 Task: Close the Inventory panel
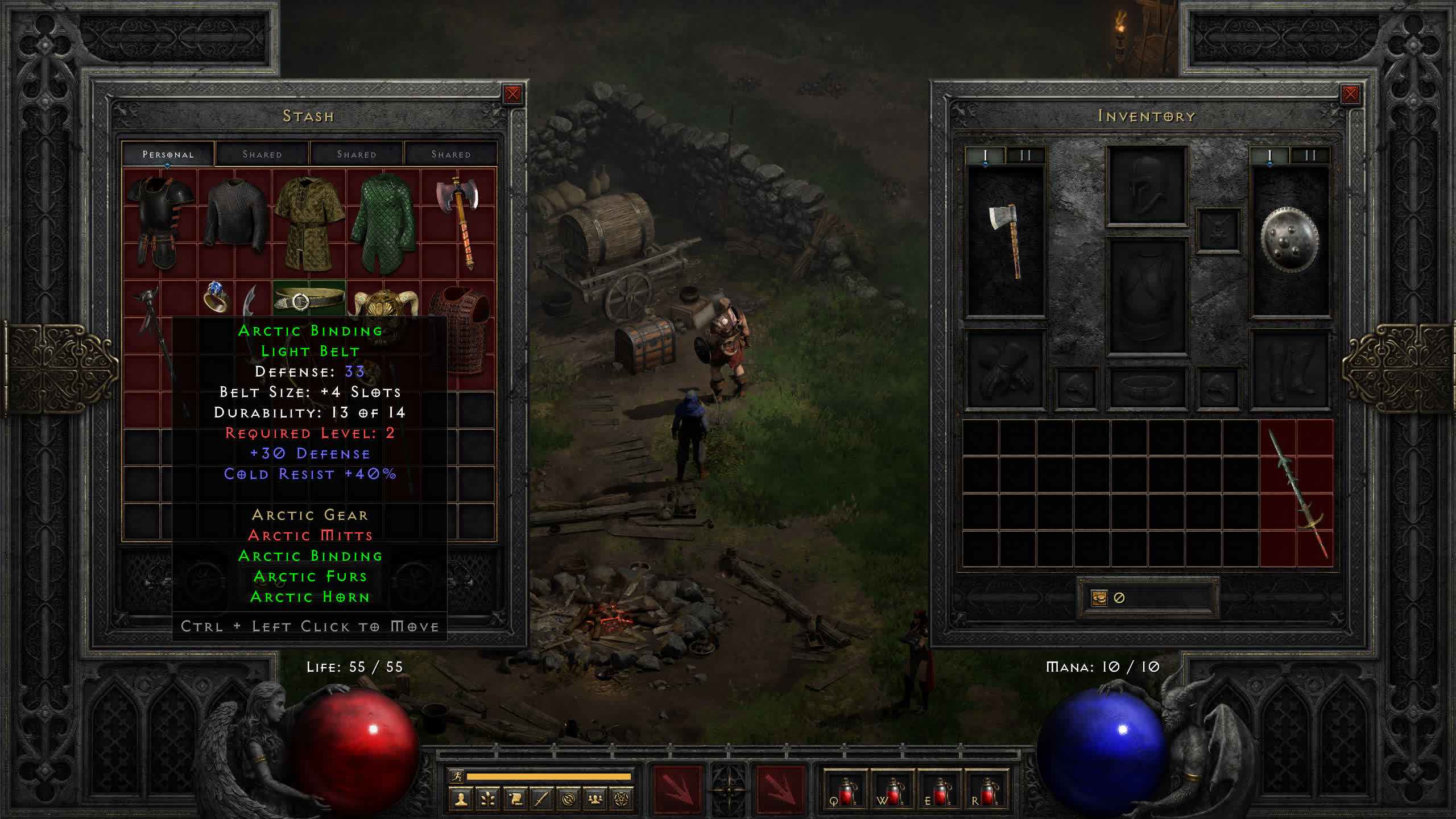(1350, 94)
